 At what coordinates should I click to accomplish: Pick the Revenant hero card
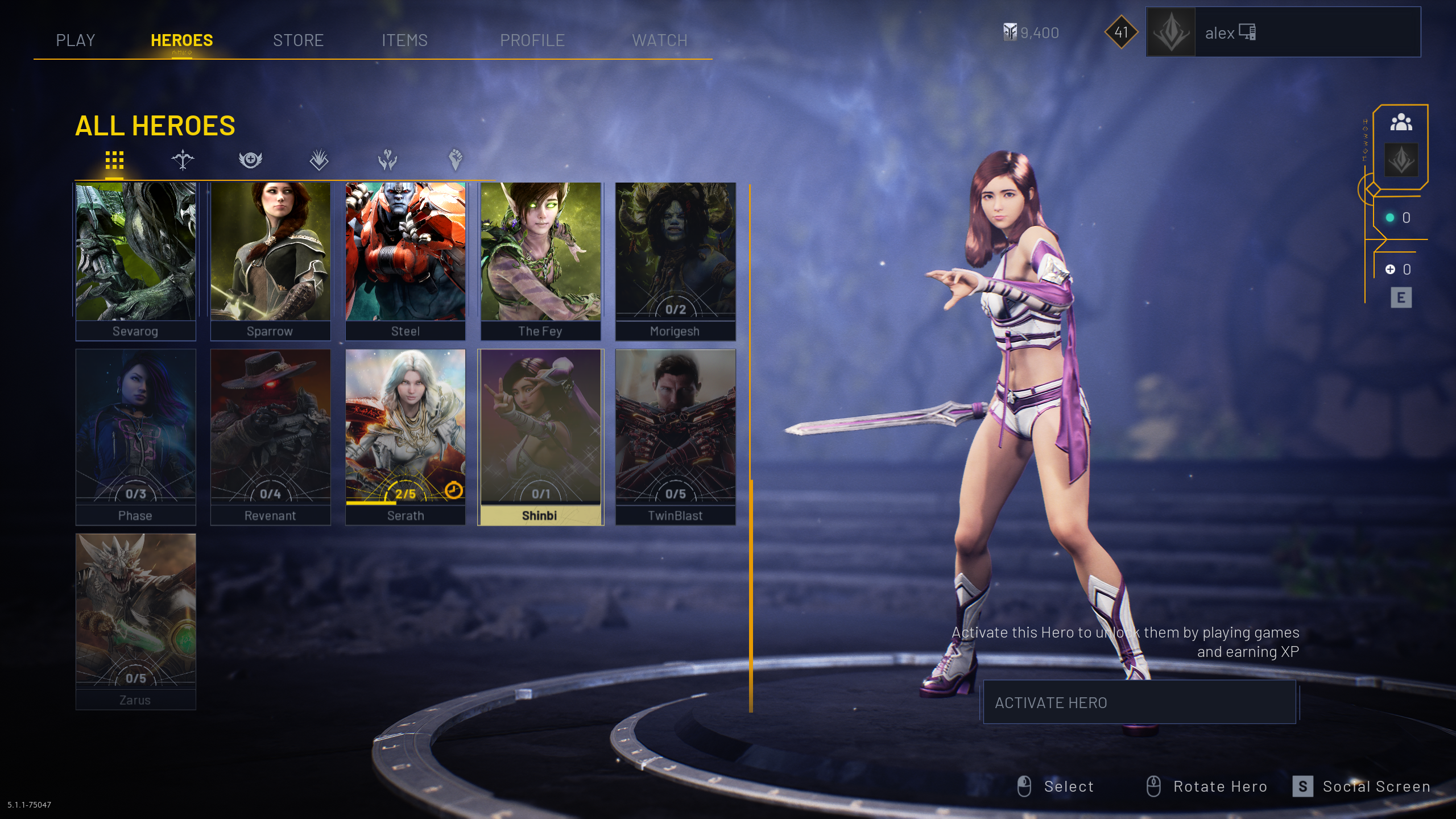click(270, 436)
